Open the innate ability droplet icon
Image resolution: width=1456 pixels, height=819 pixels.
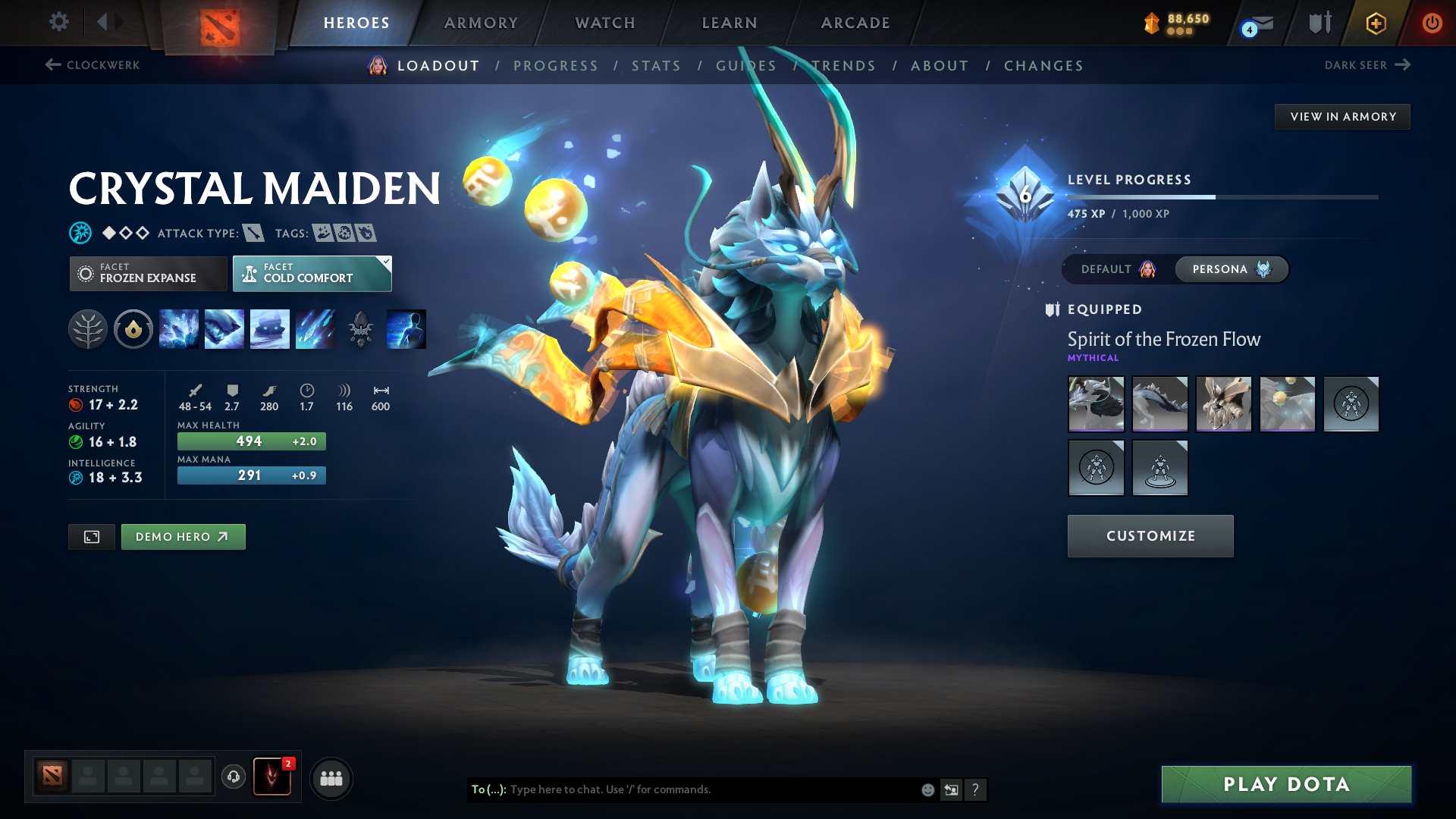click(133, 328)
